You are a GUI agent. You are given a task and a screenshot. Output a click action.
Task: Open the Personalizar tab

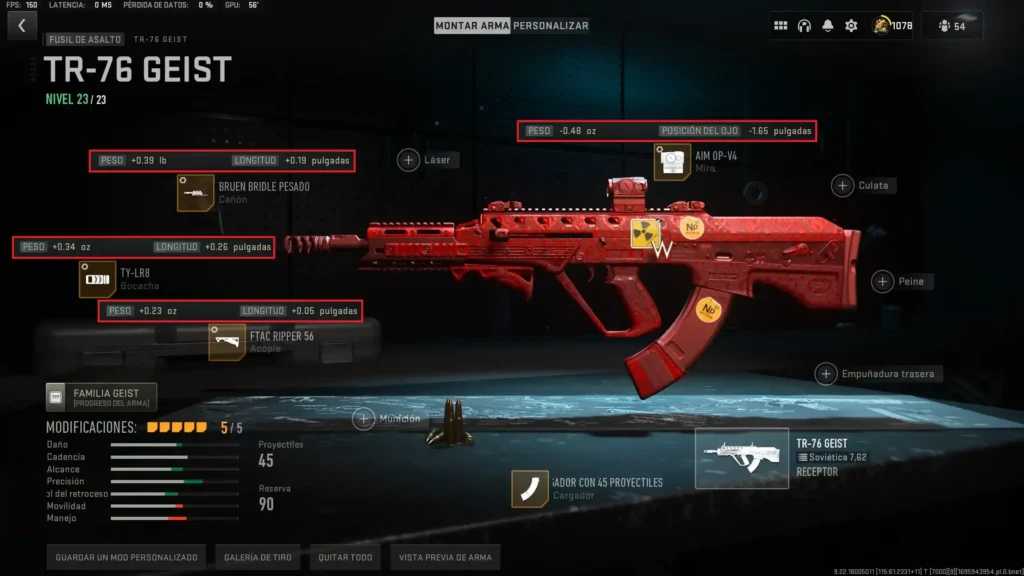(551, 25)
